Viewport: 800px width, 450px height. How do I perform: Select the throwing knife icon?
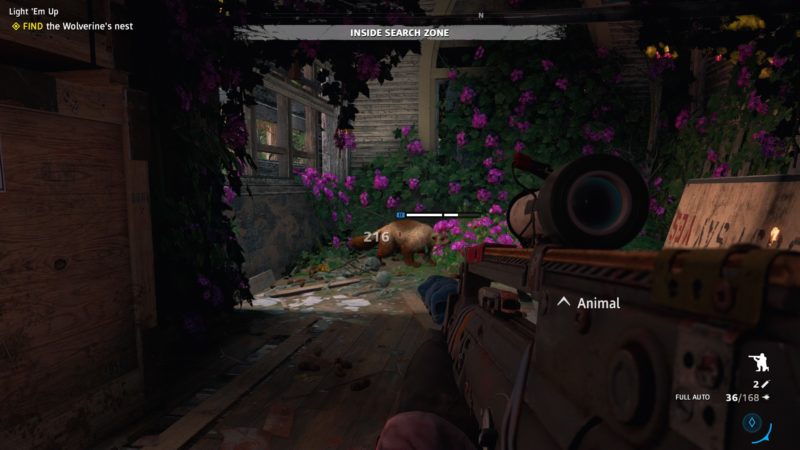(765, 384)
